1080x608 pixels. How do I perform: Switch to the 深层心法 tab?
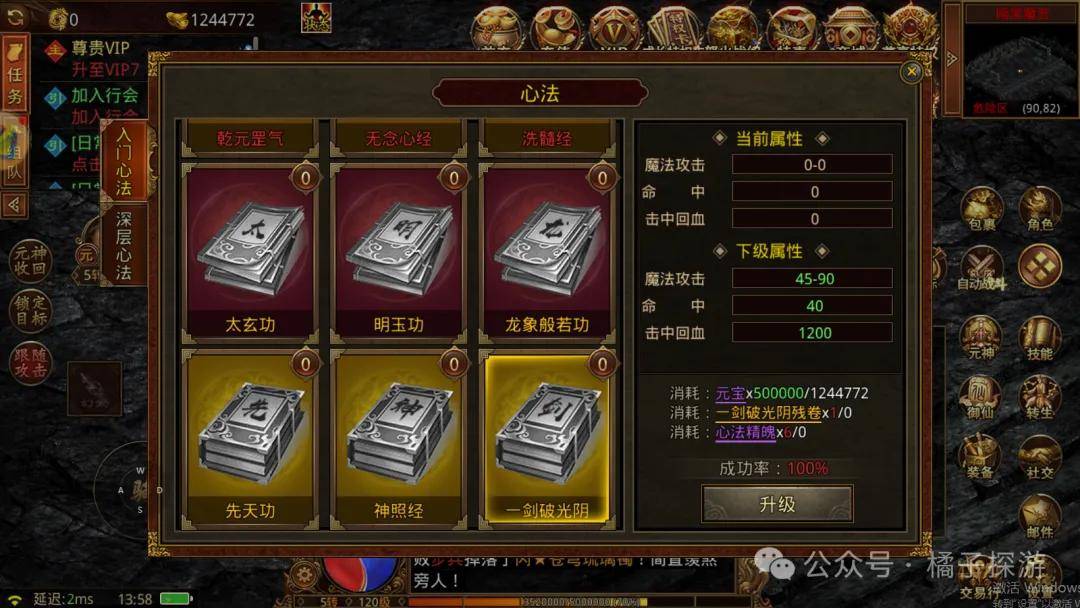point(124,245)
